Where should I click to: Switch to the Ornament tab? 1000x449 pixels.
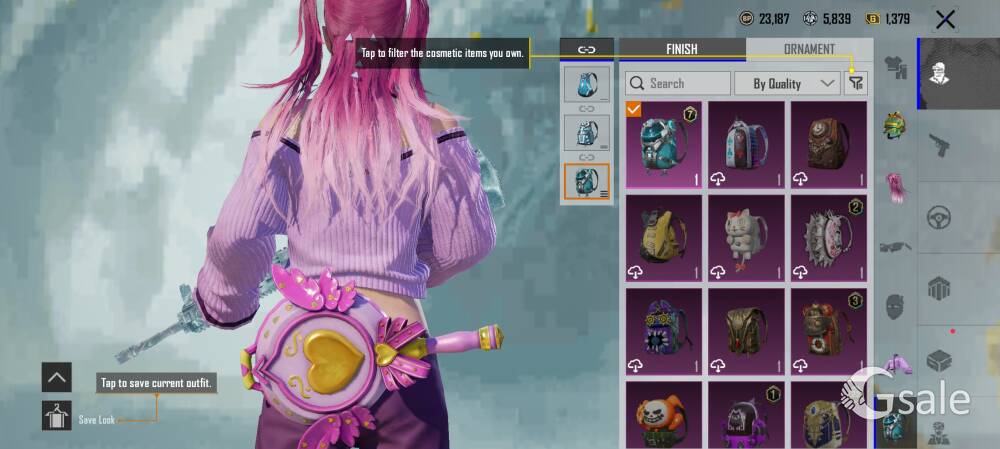(809, 49)
